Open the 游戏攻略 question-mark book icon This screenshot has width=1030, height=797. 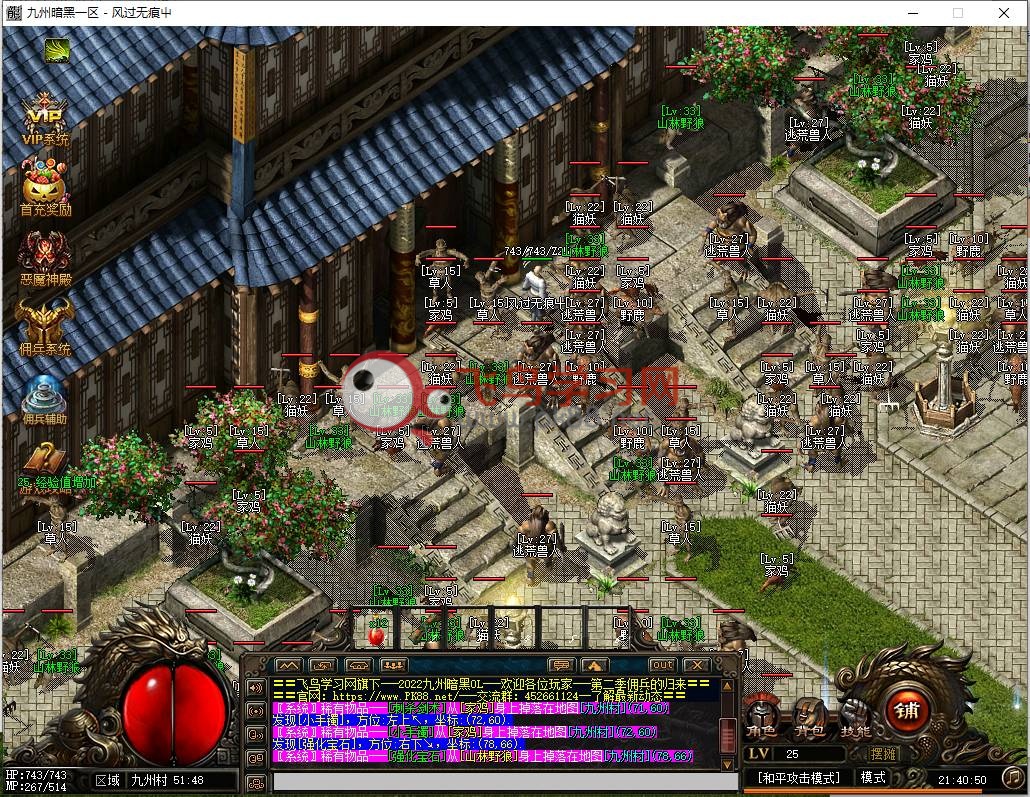pyautogui.click(x=44, y=465)
